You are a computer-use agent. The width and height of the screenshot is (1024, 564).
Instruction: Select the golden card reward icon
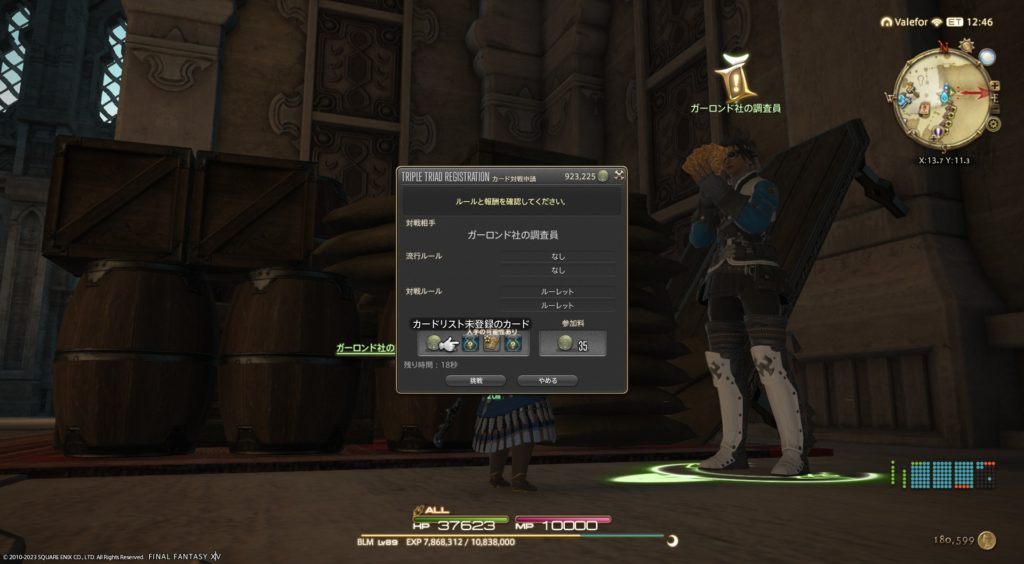click(x=492, y=344)
